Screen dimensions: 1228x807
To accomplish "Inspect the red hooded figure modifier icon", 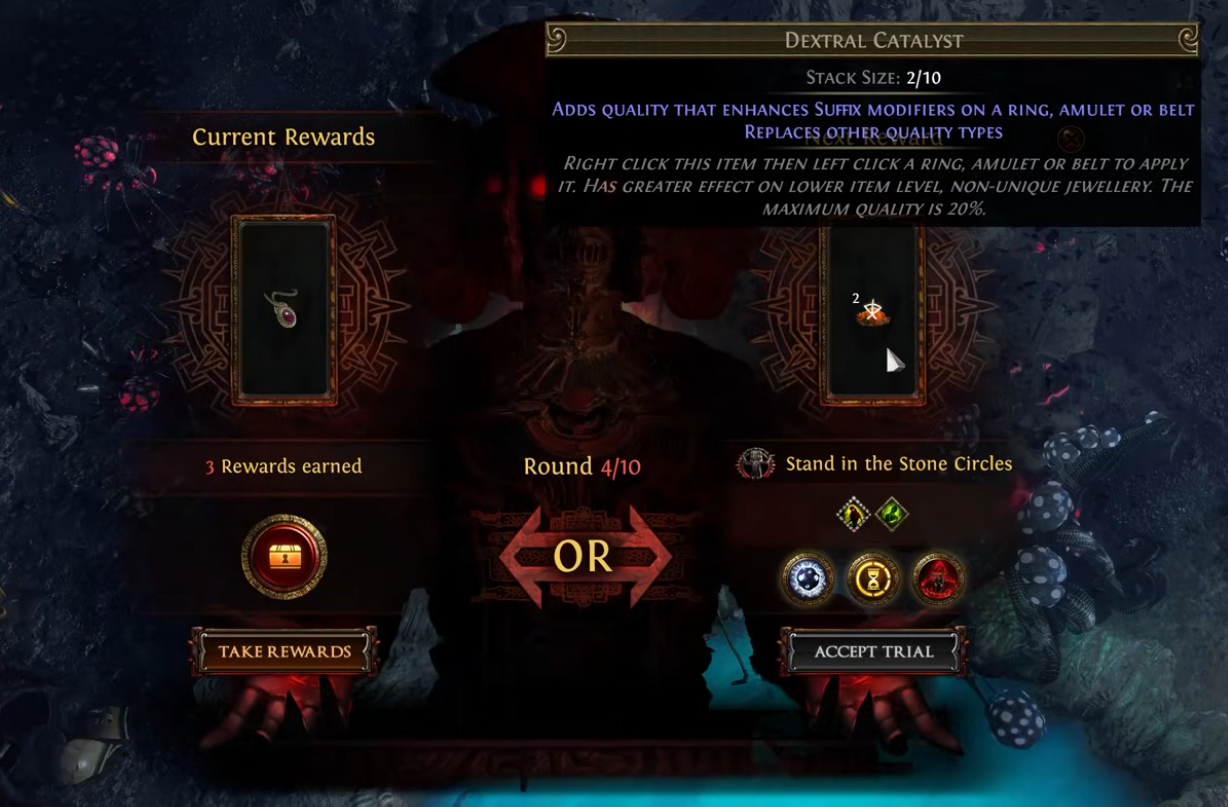I will pos(938,577).
